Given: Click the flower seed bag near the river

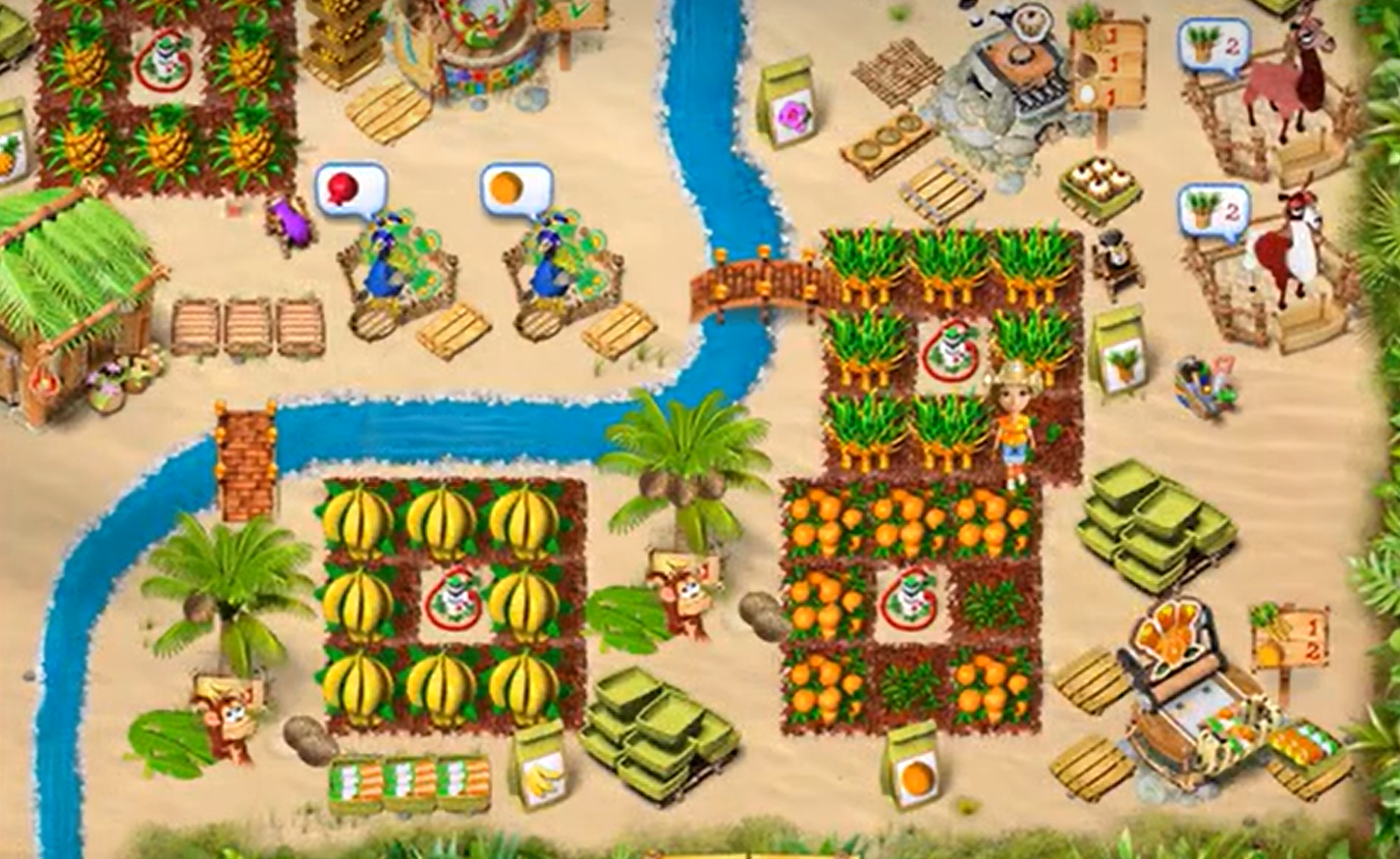Looking at the screenshot, I should pyautogui.click(x=785, y=98).
